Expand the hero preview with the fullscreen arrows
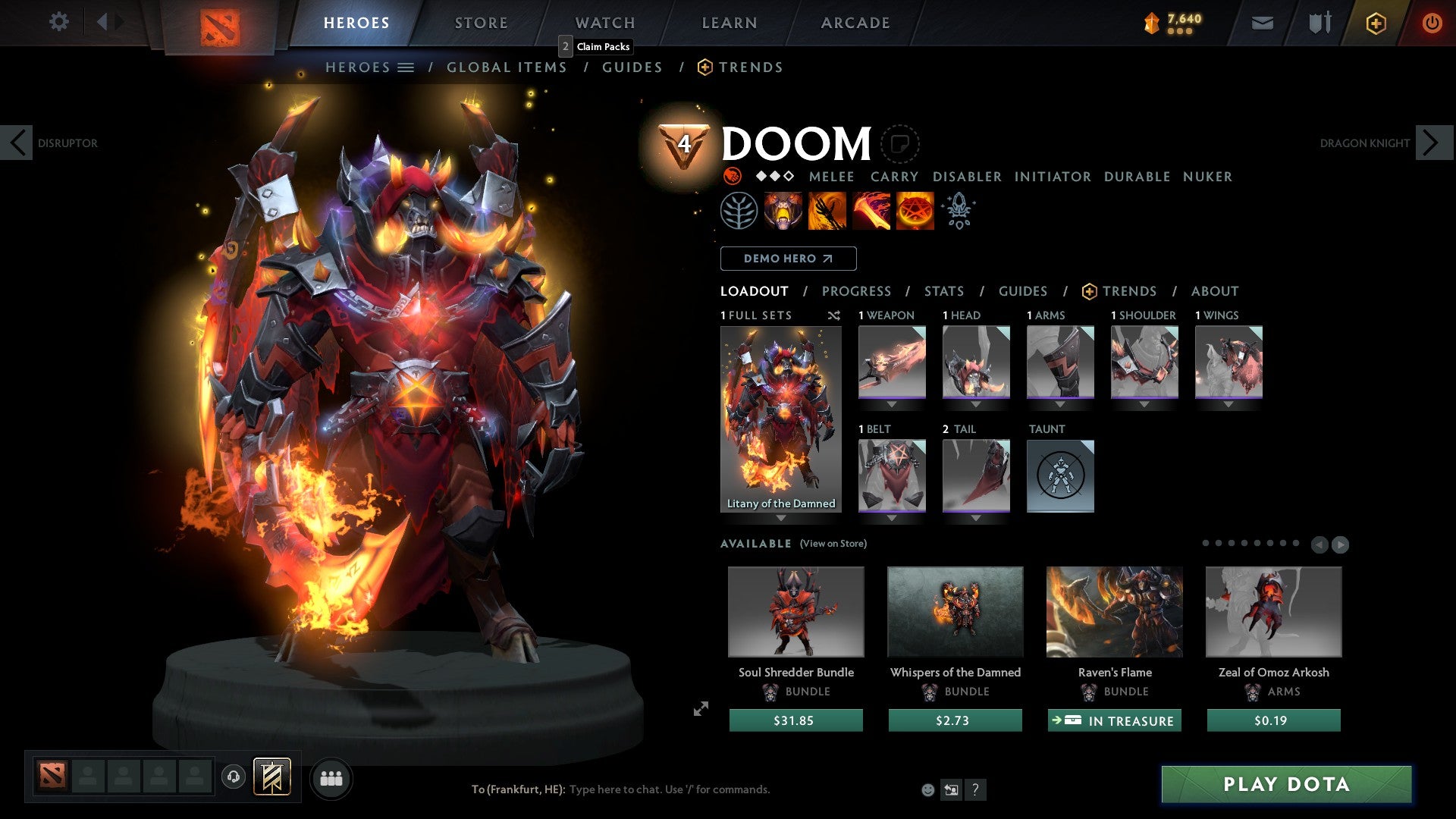Image resolution: width=1456 pixels, height=819 pixels. point(700,709)
